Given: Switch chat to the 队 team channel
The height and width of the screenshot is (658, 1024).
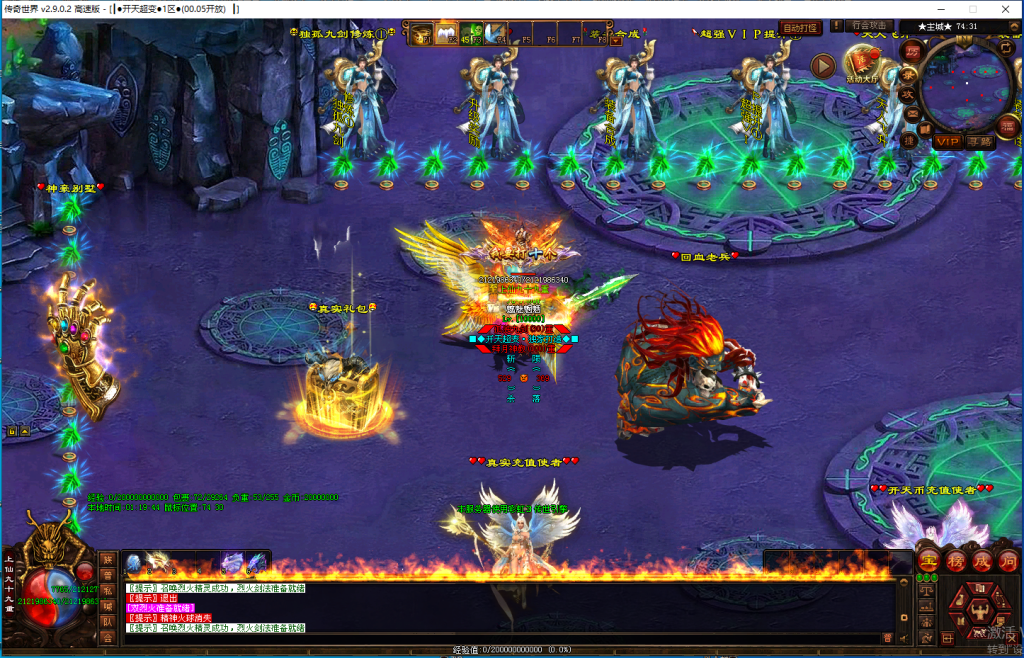Looking at the screenshot, I should (107, 620).
